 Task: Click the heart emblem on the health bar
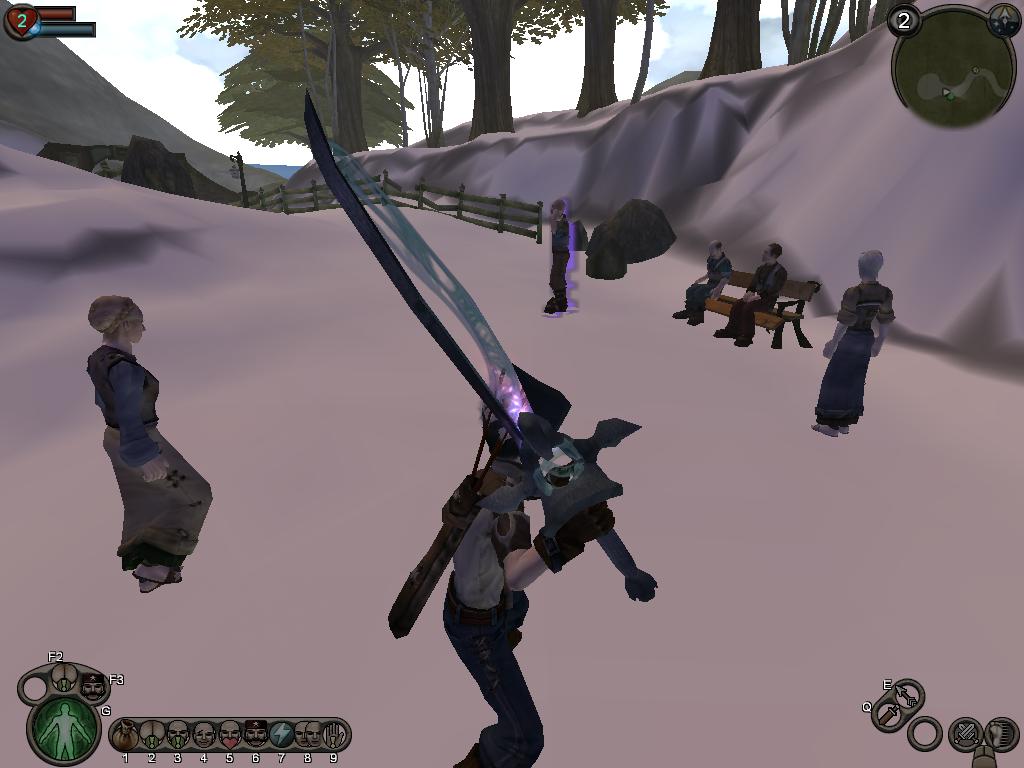[21, 21]
